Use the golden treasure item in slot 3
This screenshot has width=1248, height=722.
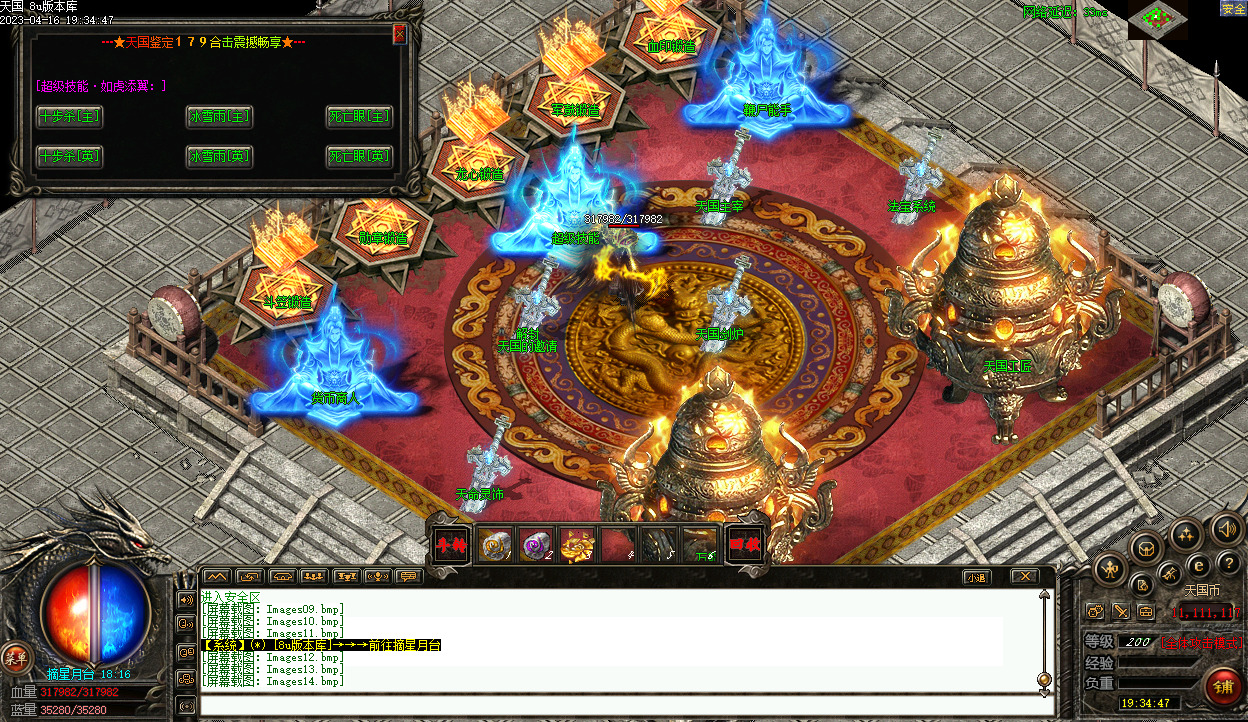(x=578, y=545)
